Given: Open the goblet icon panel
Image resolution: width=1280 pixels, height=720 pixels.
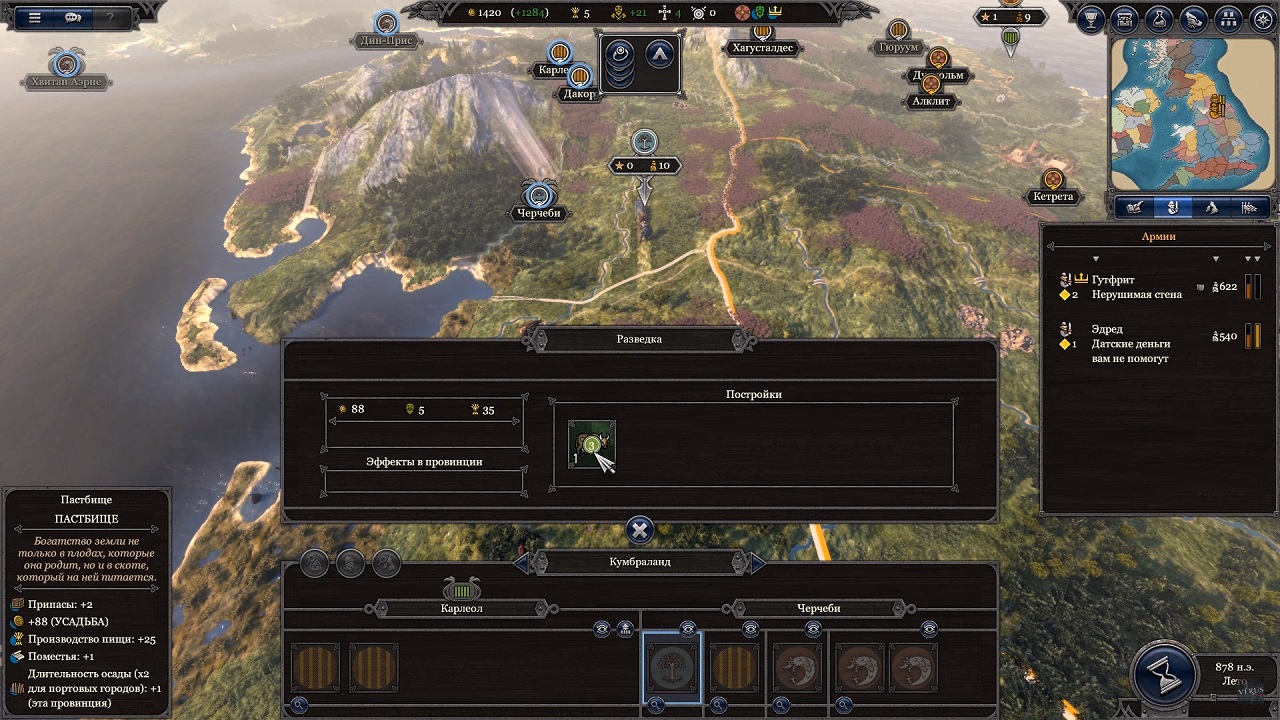Looking at the screenshot, I should (1093, 18).
